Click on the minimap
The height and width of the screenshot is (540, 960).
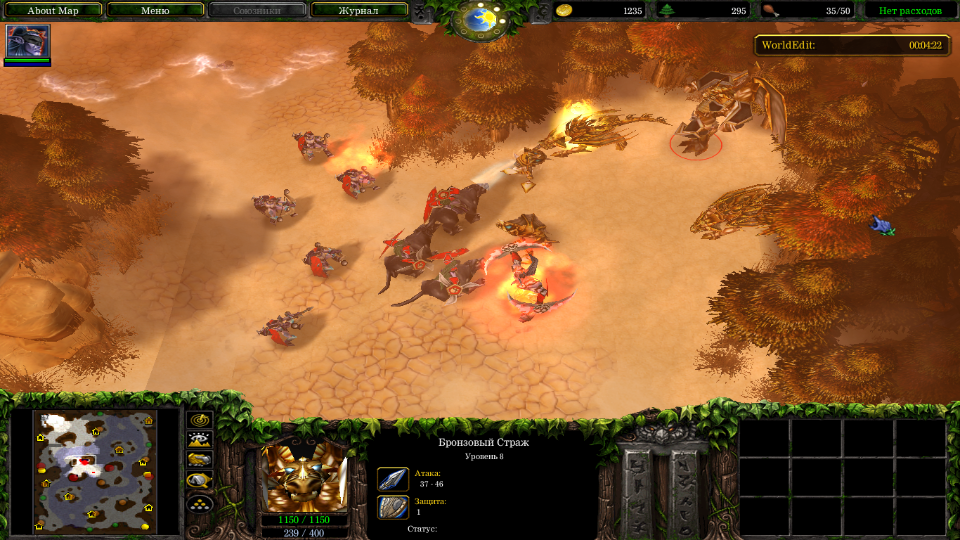pos(96,470)
